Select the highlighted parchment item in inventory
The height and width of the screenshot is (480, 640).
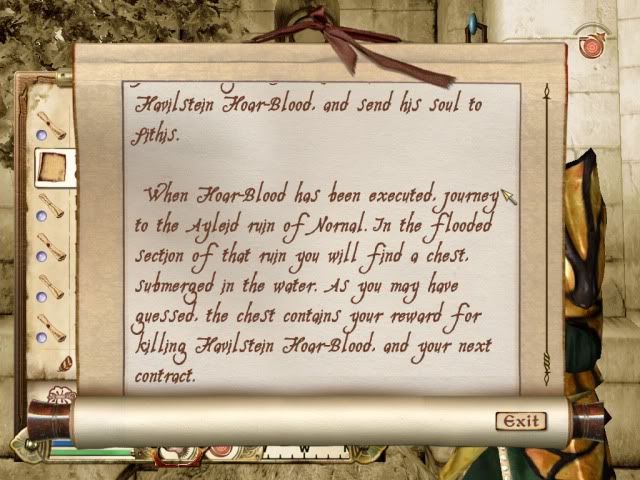(x=52, y=168)
